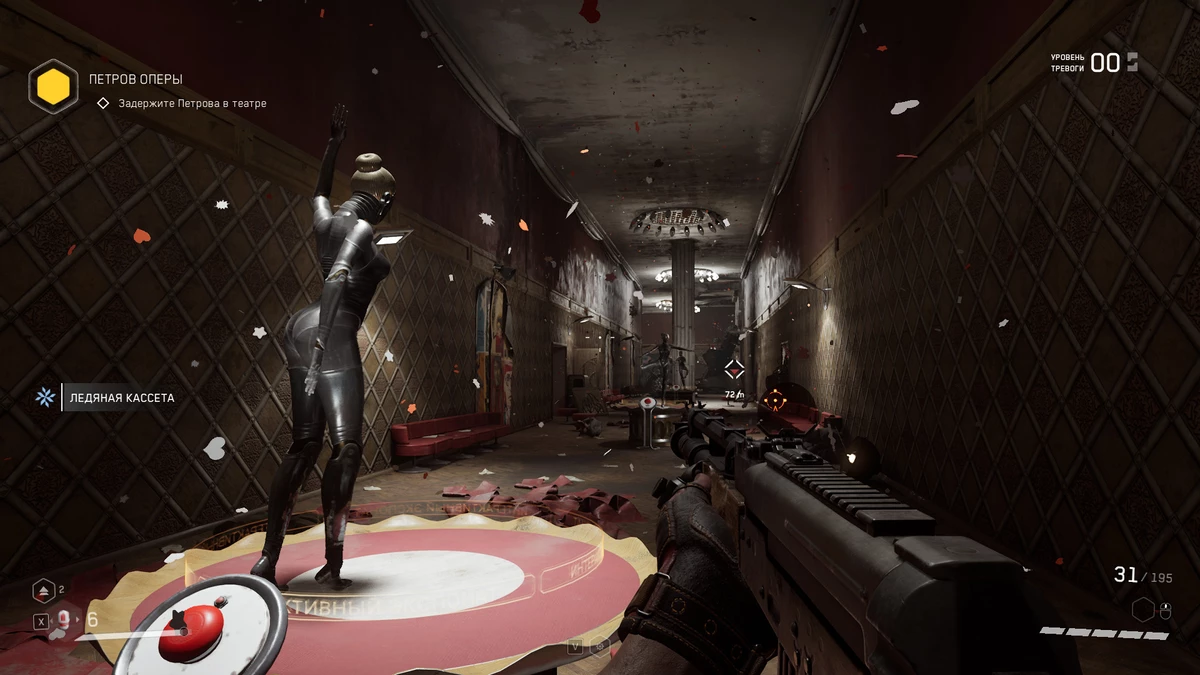Click the orange enemy target marker
This screenshot has height=675, width=1200.
click(774, 402)
